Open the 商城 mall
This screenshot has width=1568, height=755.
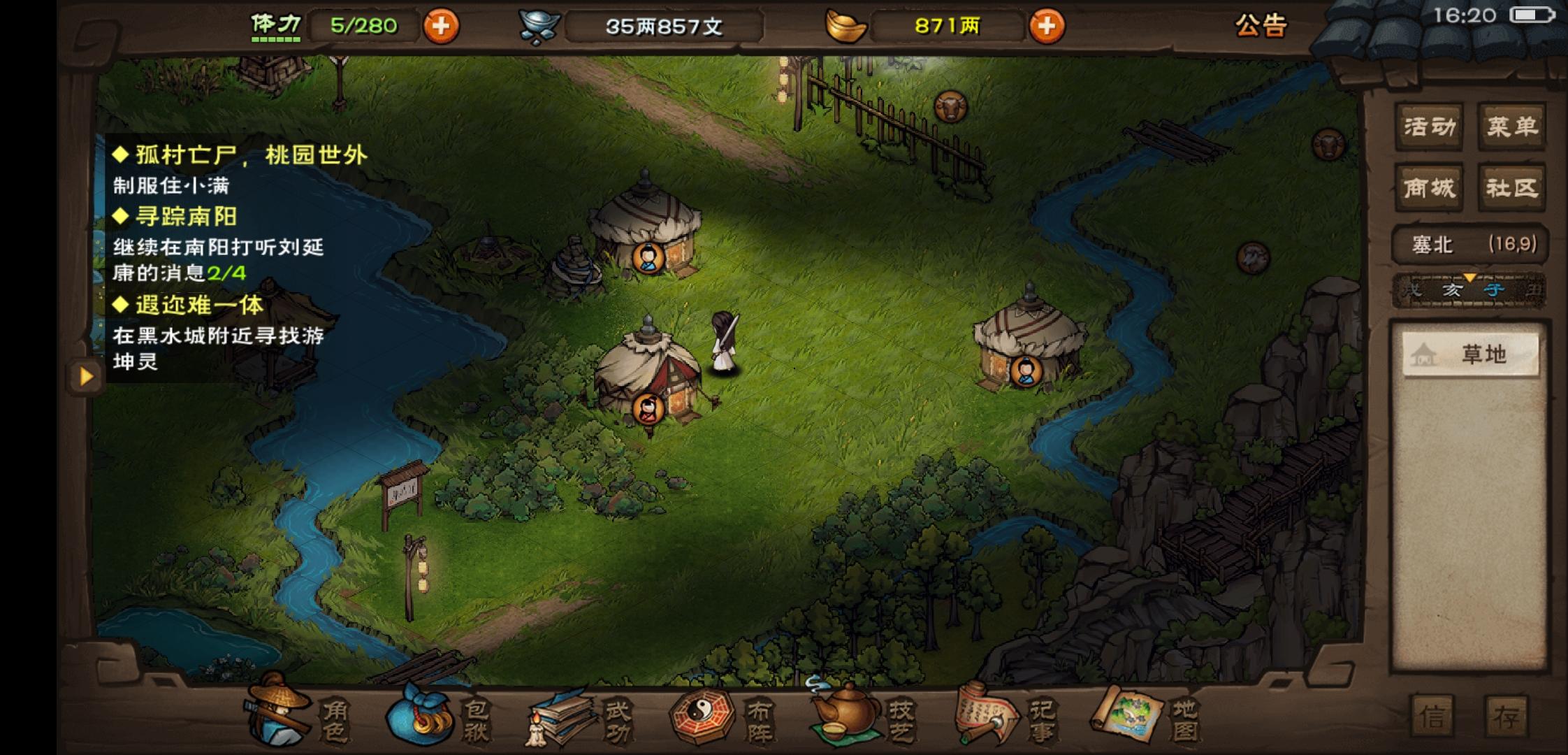1430,187
